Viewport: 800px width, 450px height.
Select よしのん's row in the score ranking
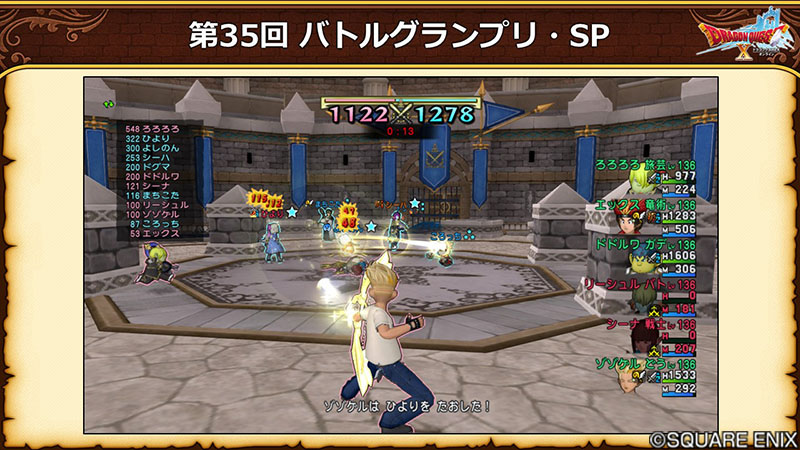[150, 149]
